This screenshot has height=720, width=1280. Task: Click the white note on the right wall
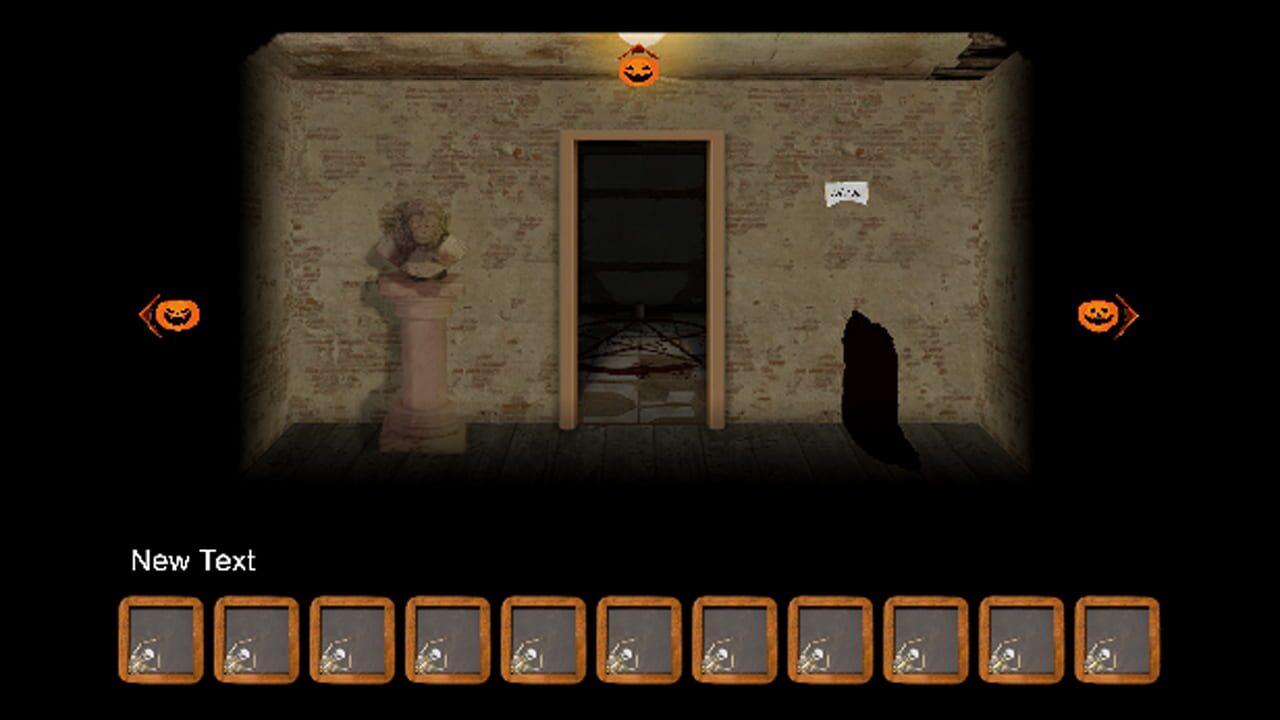pos(848,192)
